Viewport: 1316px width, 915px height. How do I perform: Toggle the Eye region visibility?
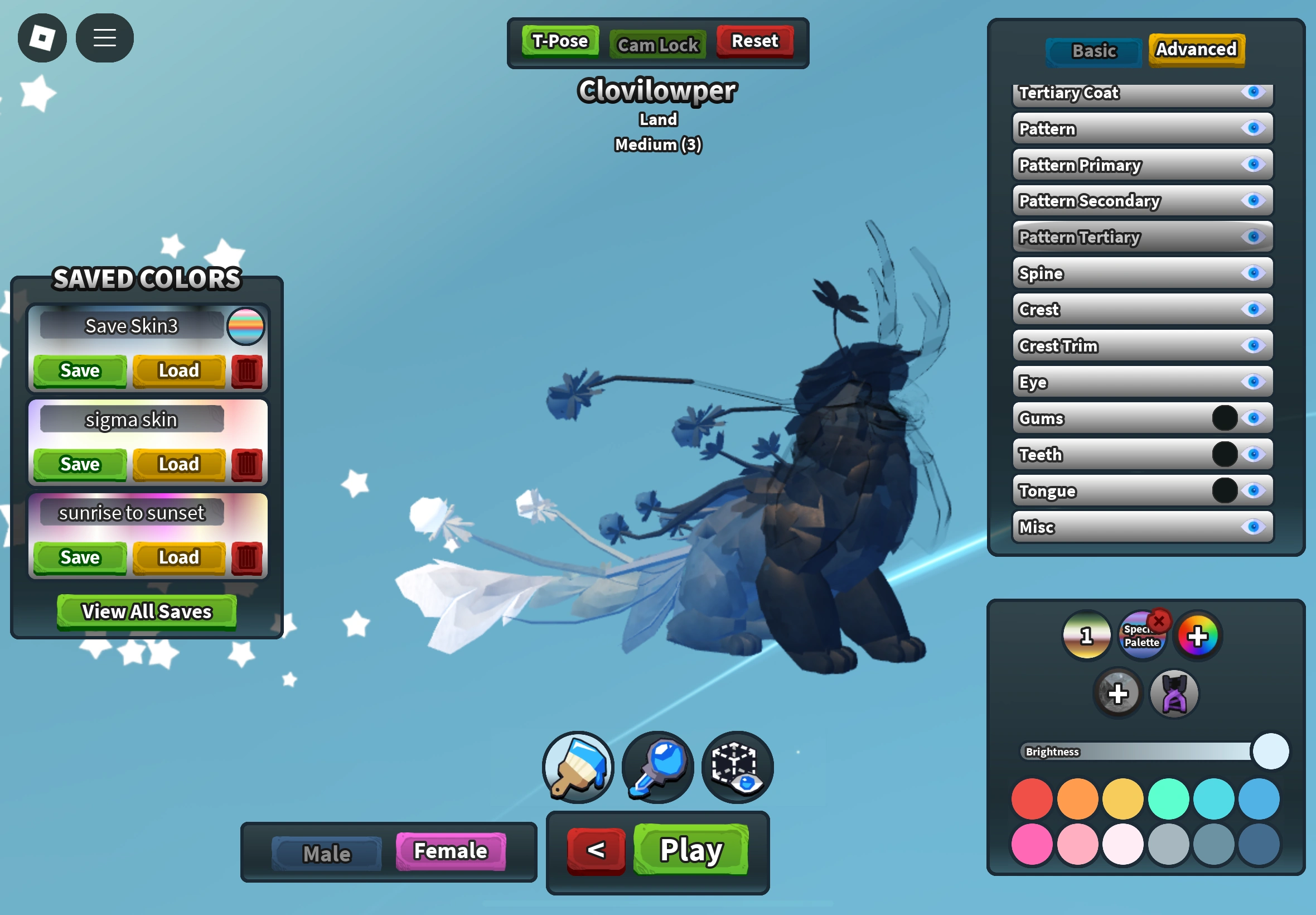1254,382
